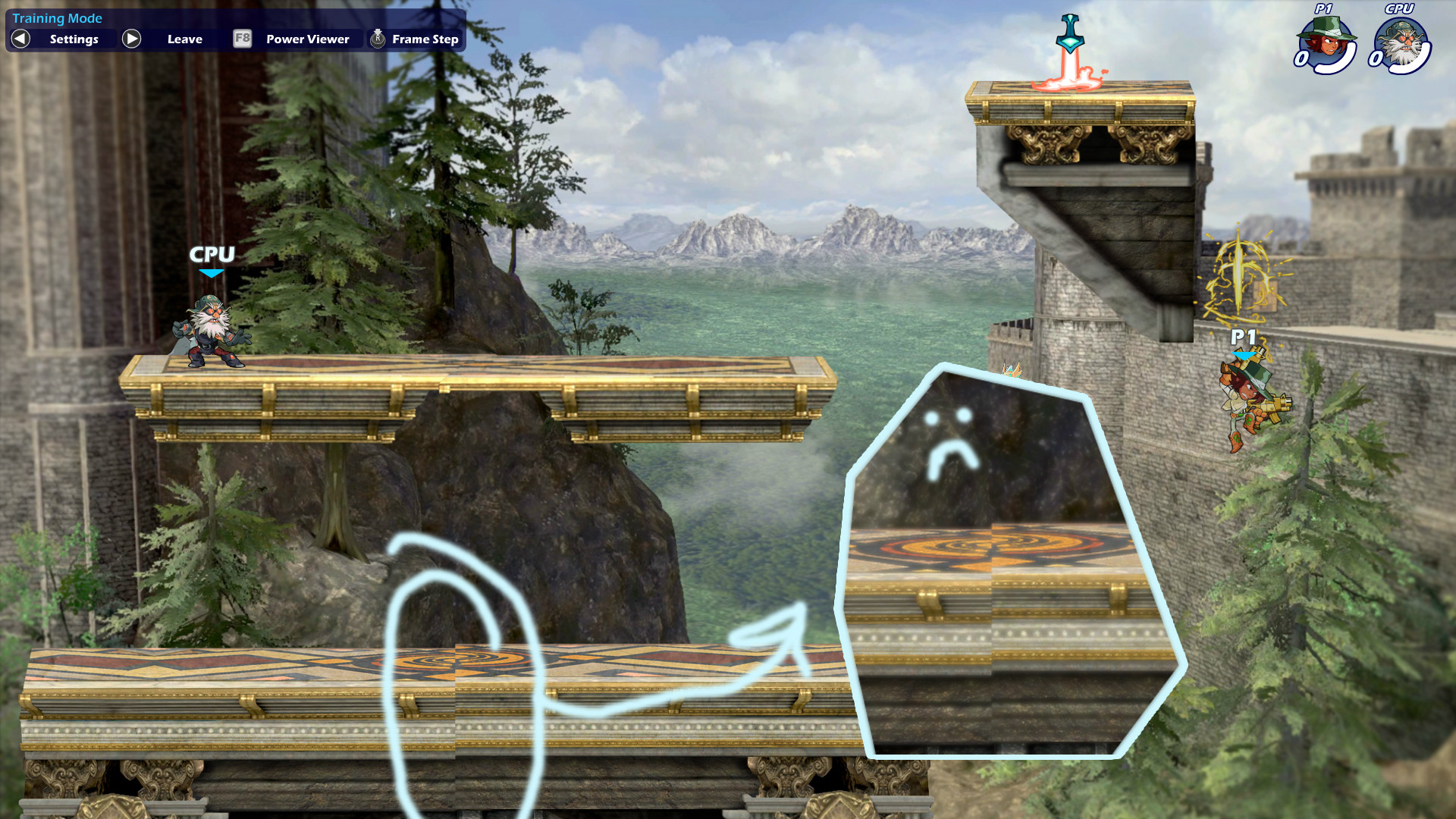
Task: Select the Training Mode title text
Action: point(57,17)
